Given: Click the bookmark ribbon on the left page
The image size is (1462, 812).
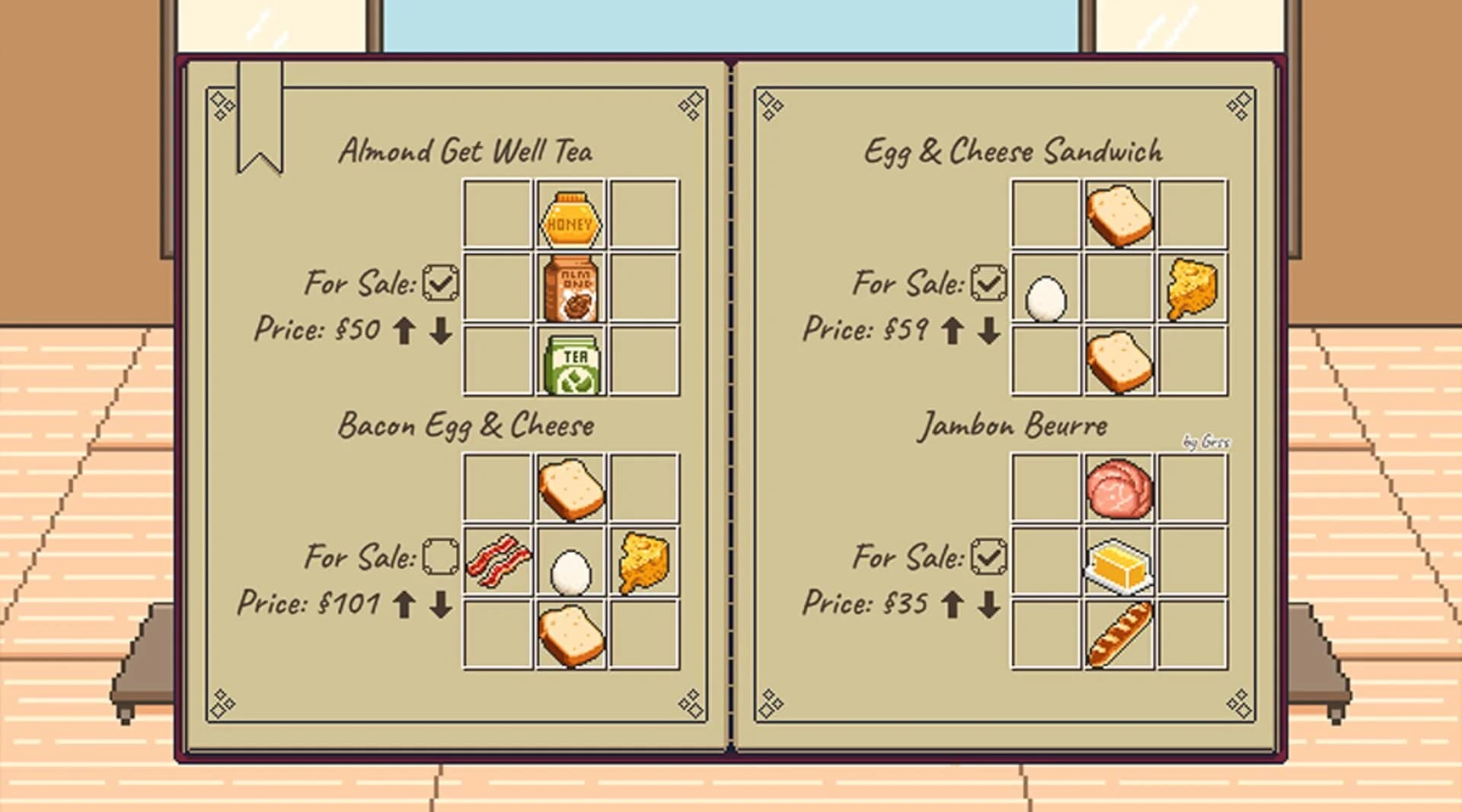Looking at the screenshot, I should [x=260, y=118].
